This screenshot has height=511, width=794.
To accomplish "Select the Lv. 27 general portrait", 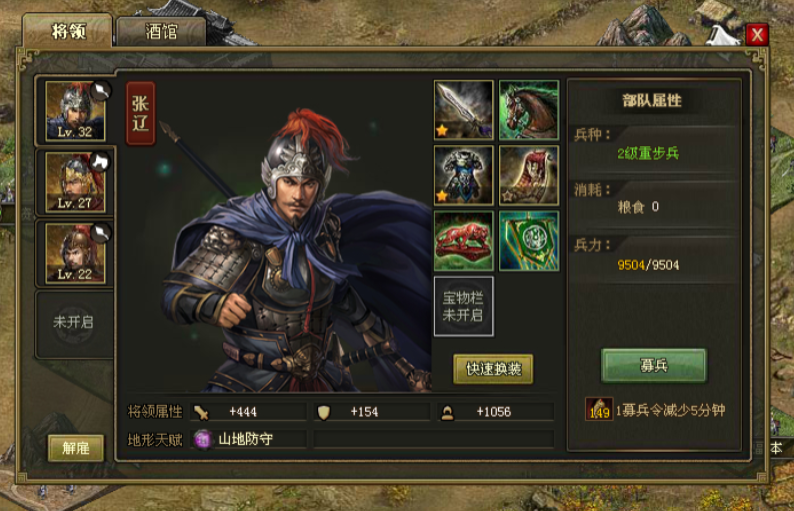I will tap(75, 182).
